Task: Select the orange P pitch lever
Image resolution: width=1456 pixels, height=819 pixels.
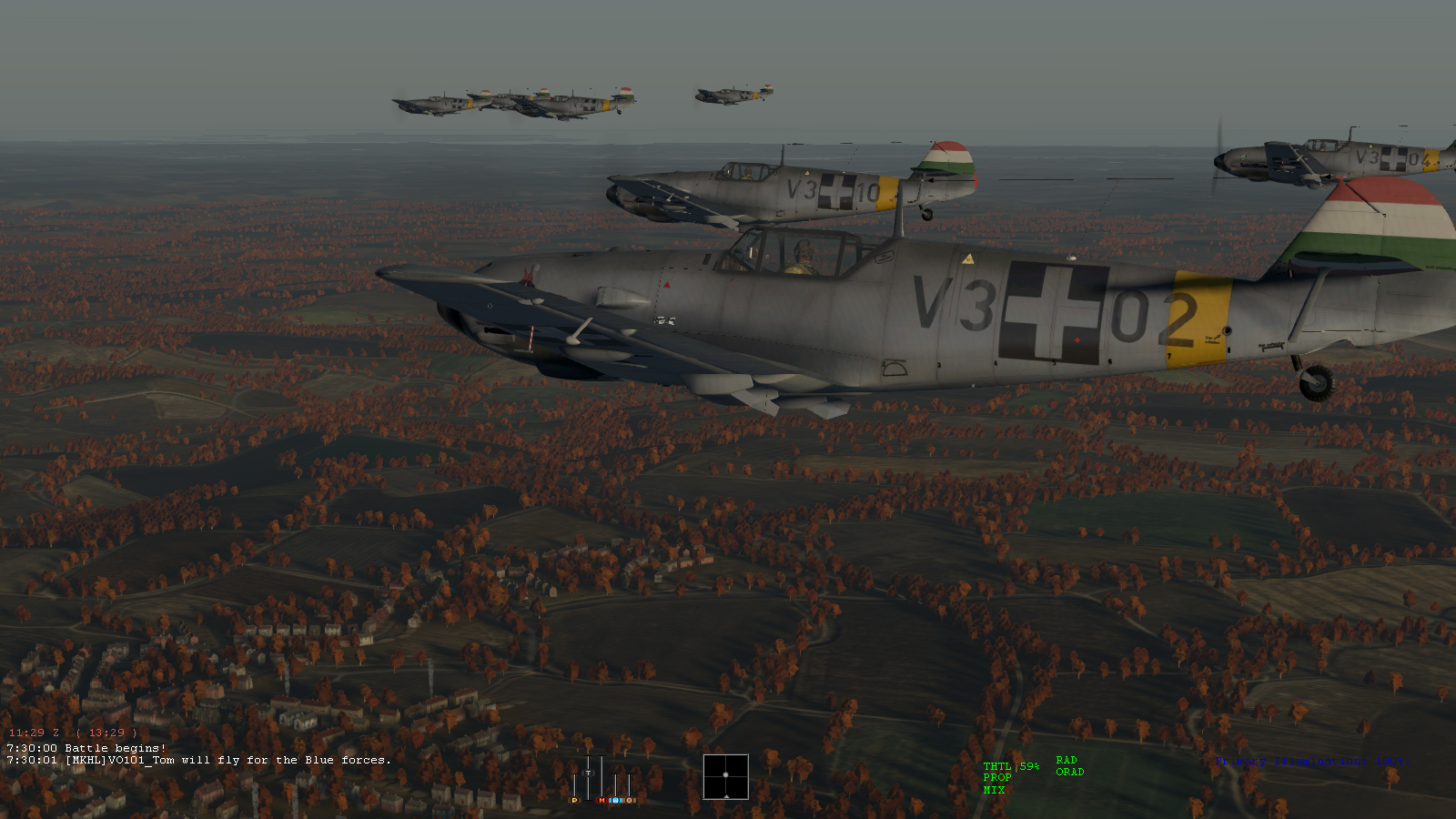Action: click(x=573, y=800)
